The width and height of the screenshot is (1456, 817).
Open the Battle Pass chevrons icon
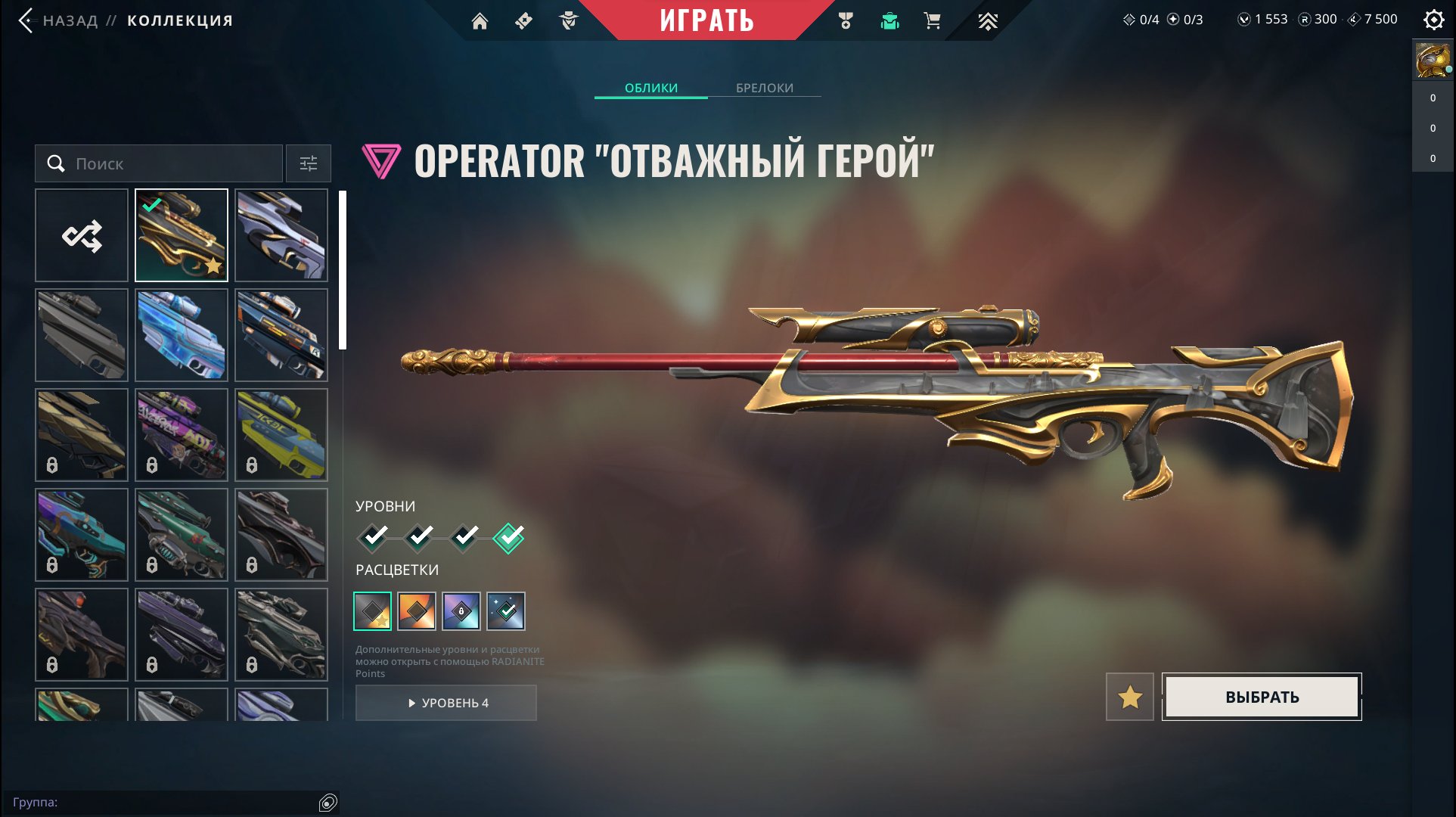pyautogui.click(x=989, y=20)
